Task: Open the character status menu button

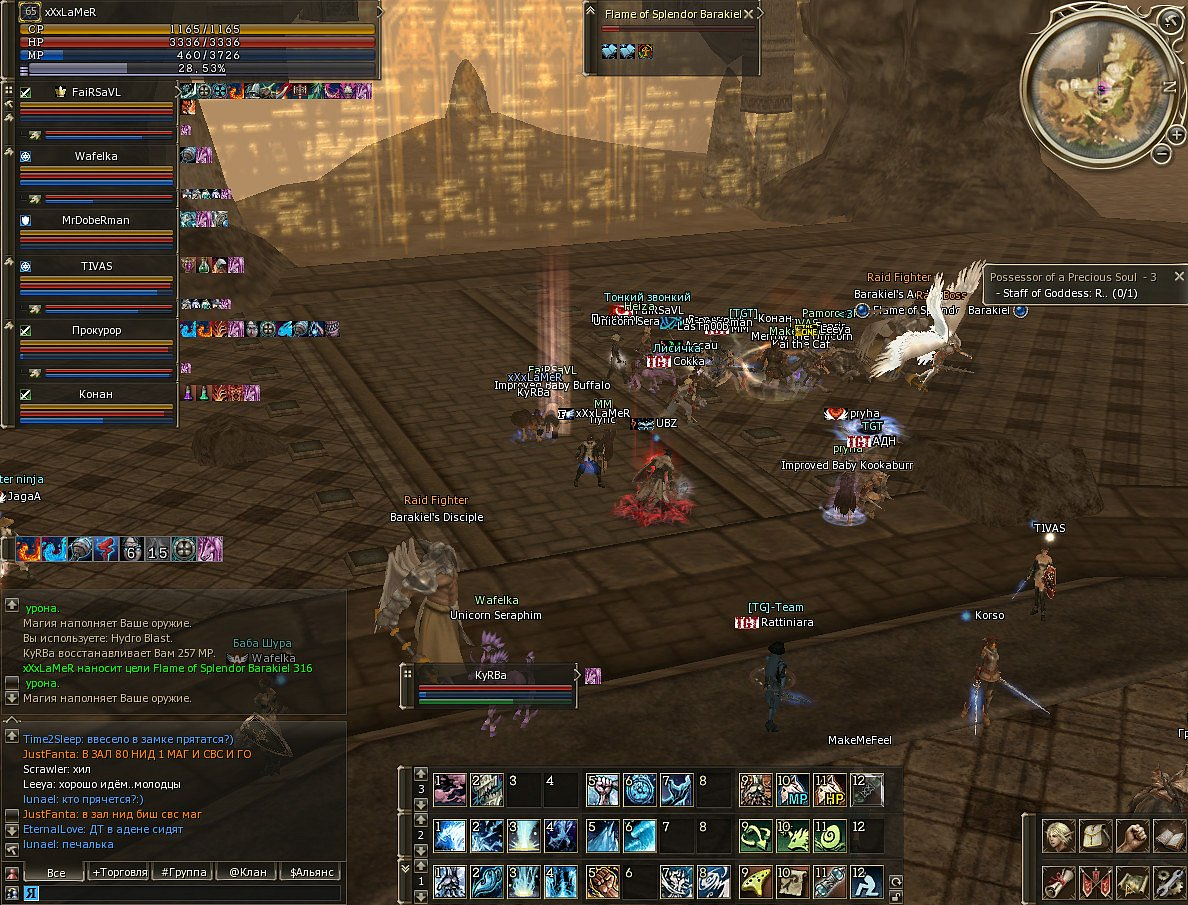Action: tap(1059, 835)
